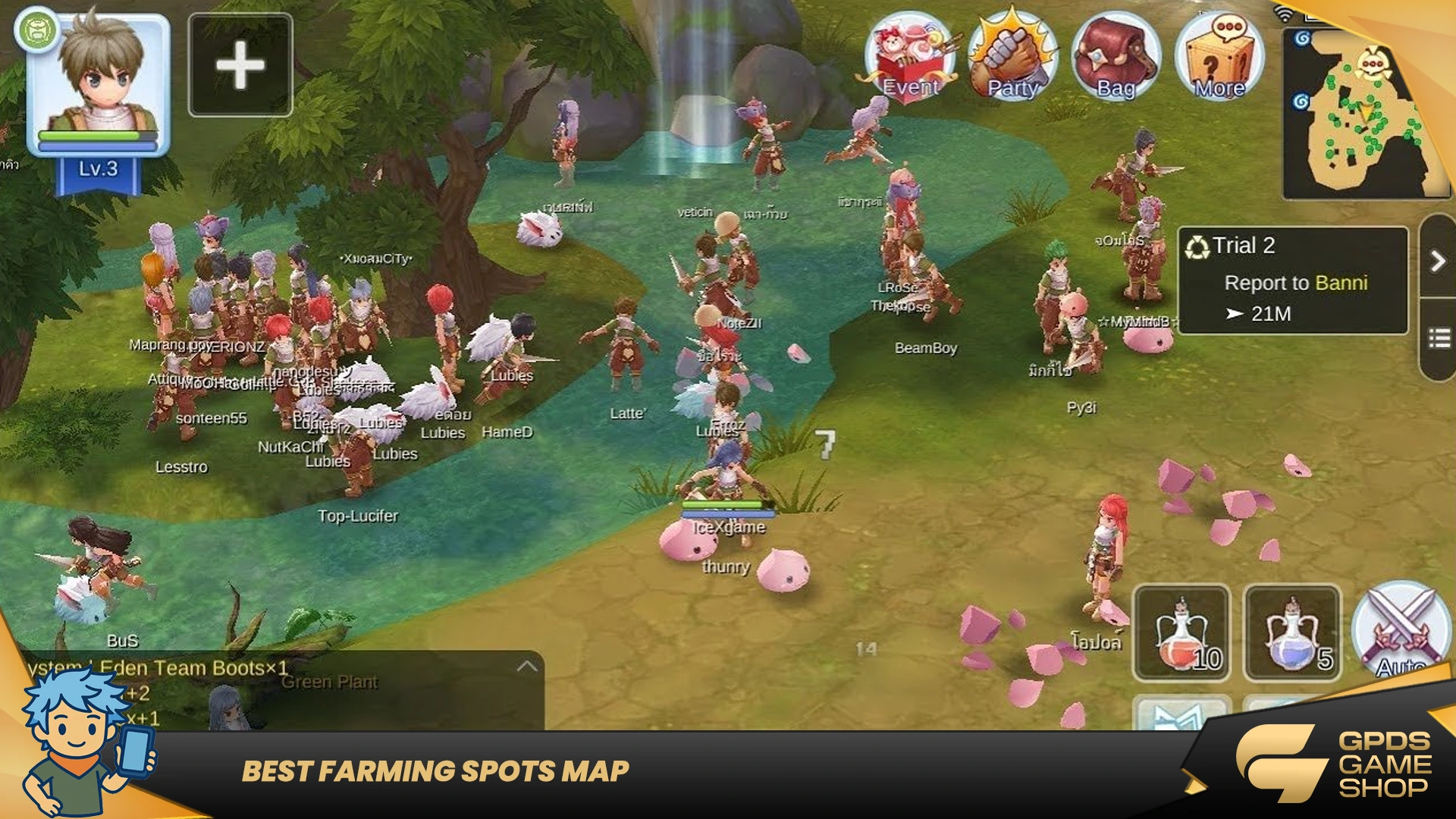Open the Event menu
The image size is (1456, 819).
(909, 58)
